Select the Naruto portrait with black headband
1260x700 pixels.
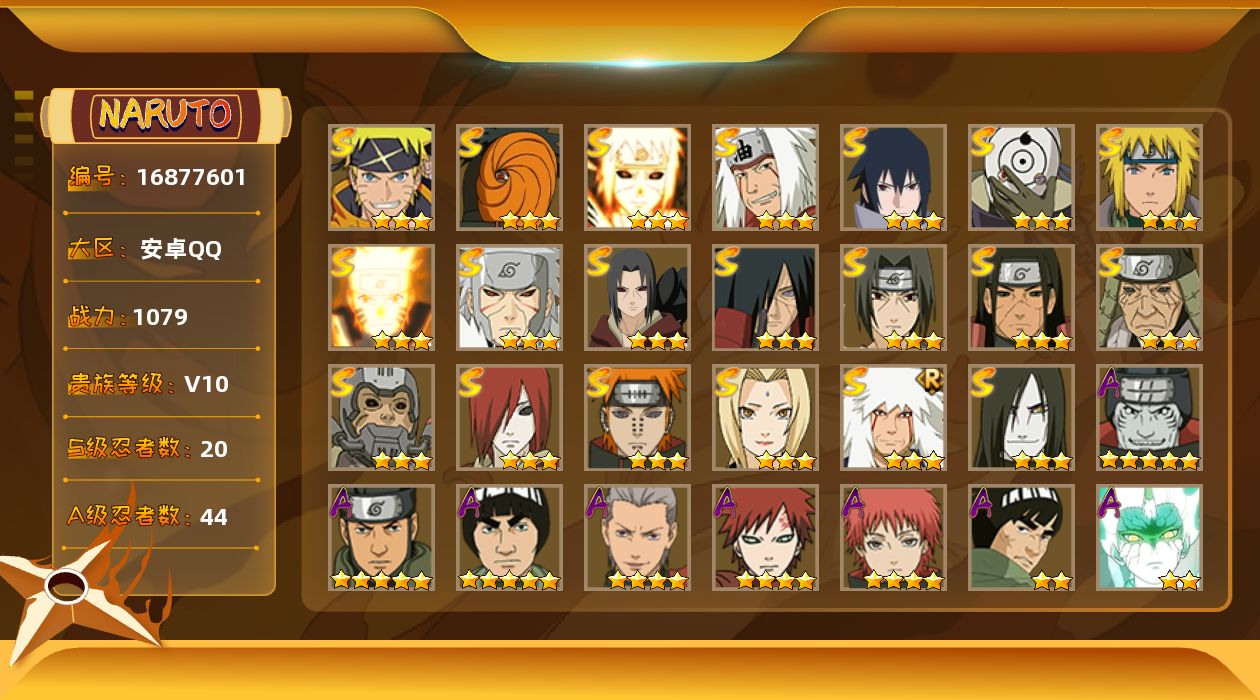pos(381,177)
